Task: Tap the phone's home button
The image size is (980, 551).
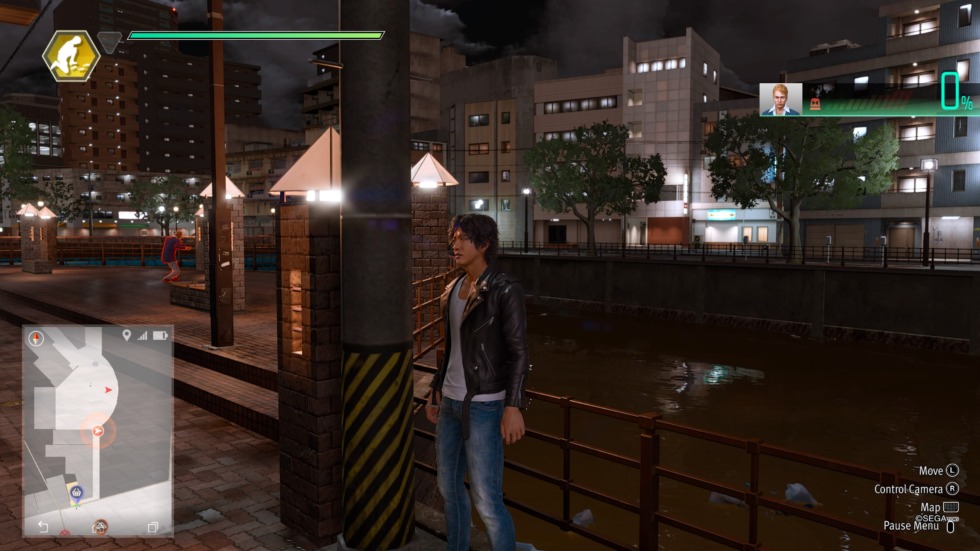Action: point(99,526)
